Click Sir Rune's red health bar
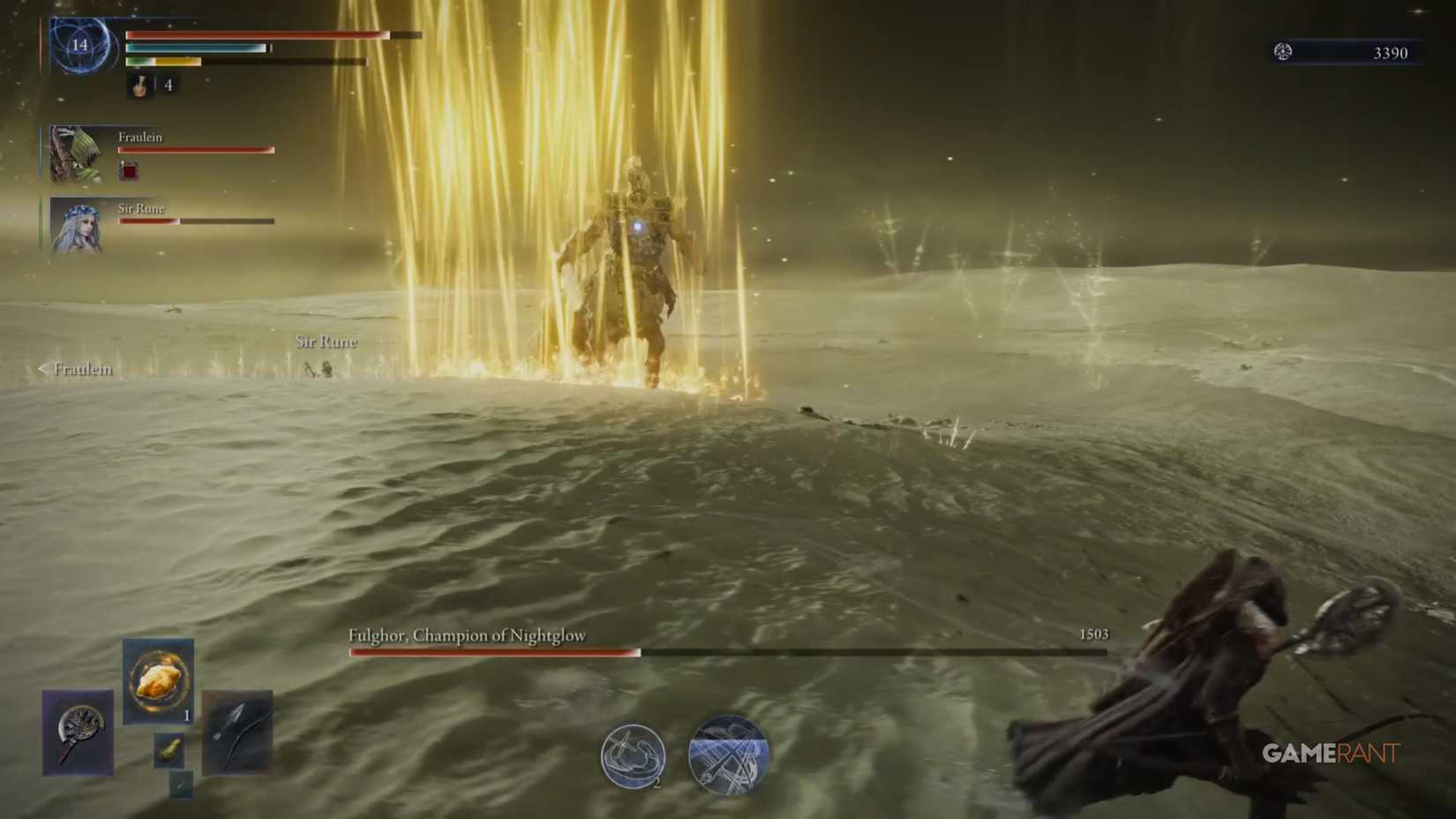 (147, 221)
